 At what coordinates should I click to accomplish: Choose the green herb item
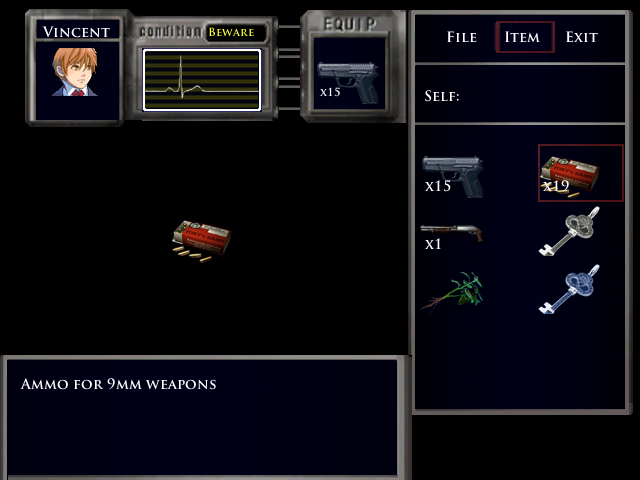click(x=453, y=290)
